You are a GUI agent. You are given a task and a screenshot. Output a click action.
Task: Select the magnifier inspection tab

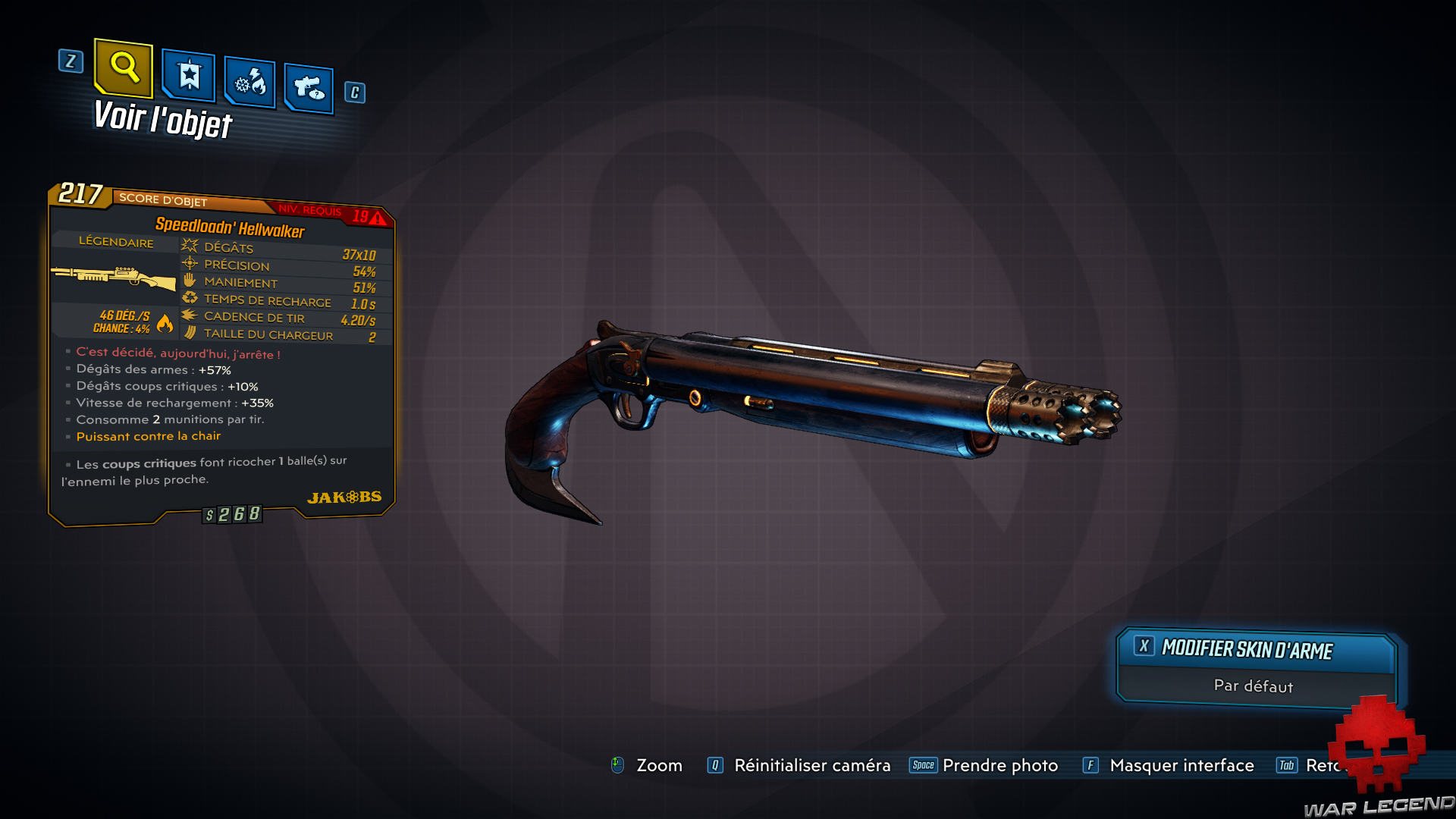pos(123,71)
